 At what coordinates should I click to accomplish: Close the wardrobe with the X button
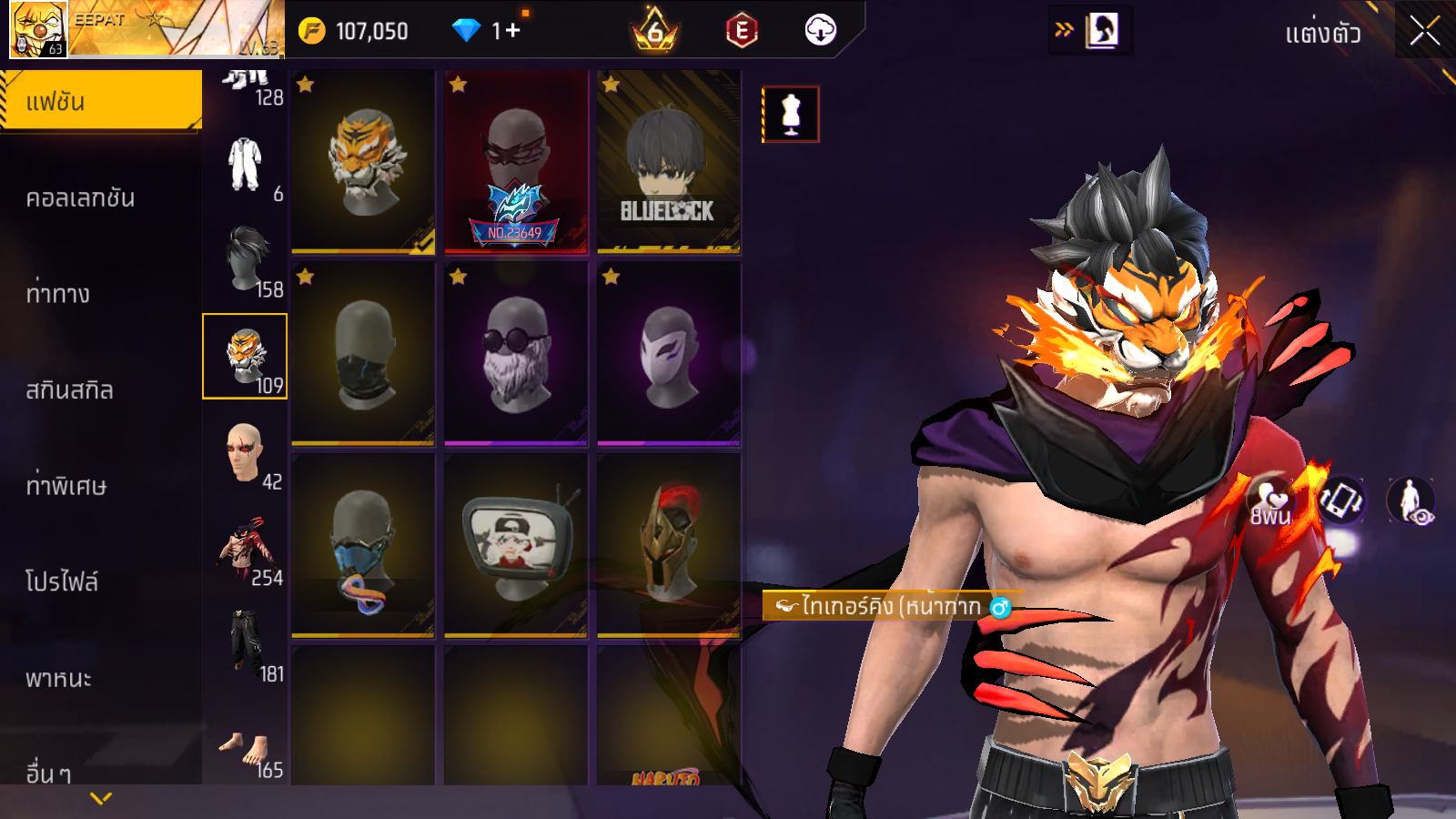pyautogui.click(x=1424, y=32)
